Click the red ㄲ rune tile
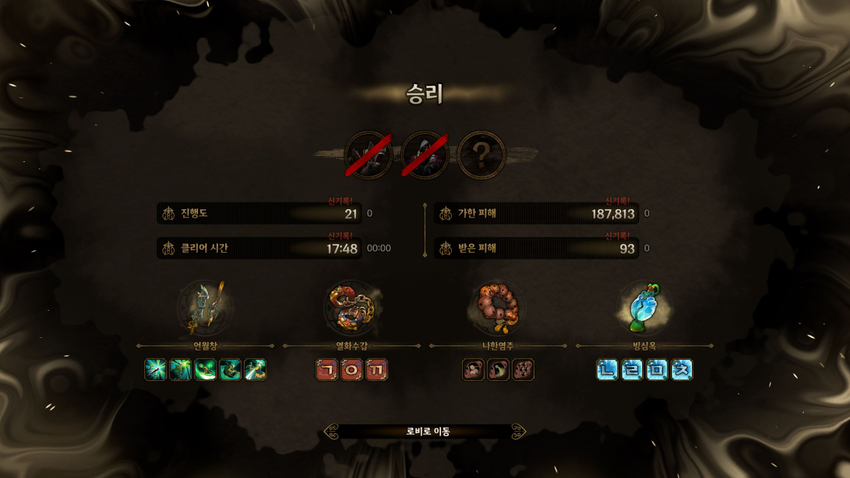The height and width of the screenshot is (478, 850). (376, 370)
